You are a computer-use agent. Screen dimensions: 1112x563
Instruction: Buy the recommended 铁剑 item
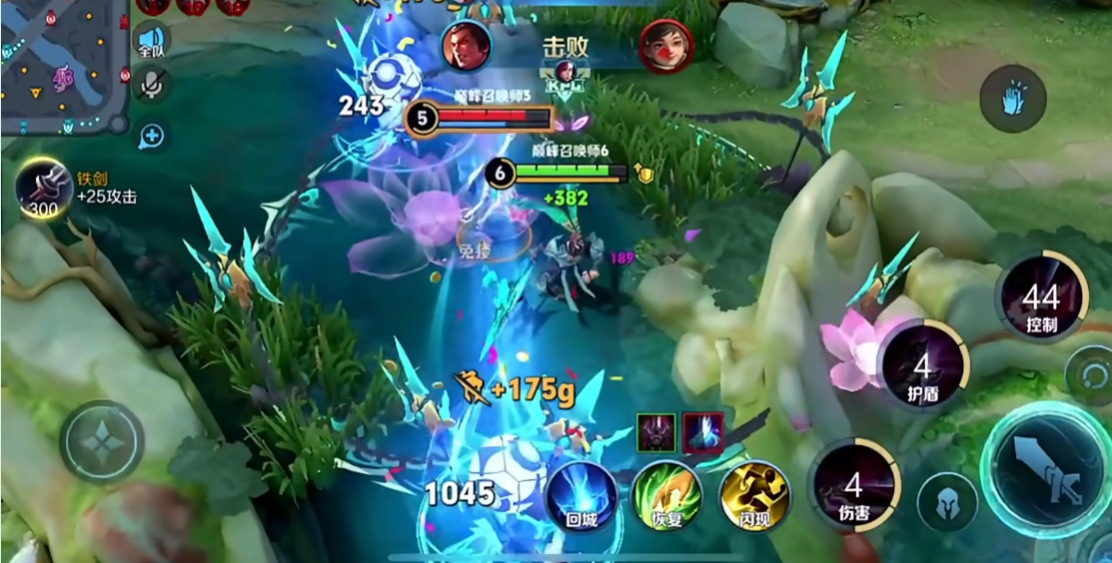[44, 188]
